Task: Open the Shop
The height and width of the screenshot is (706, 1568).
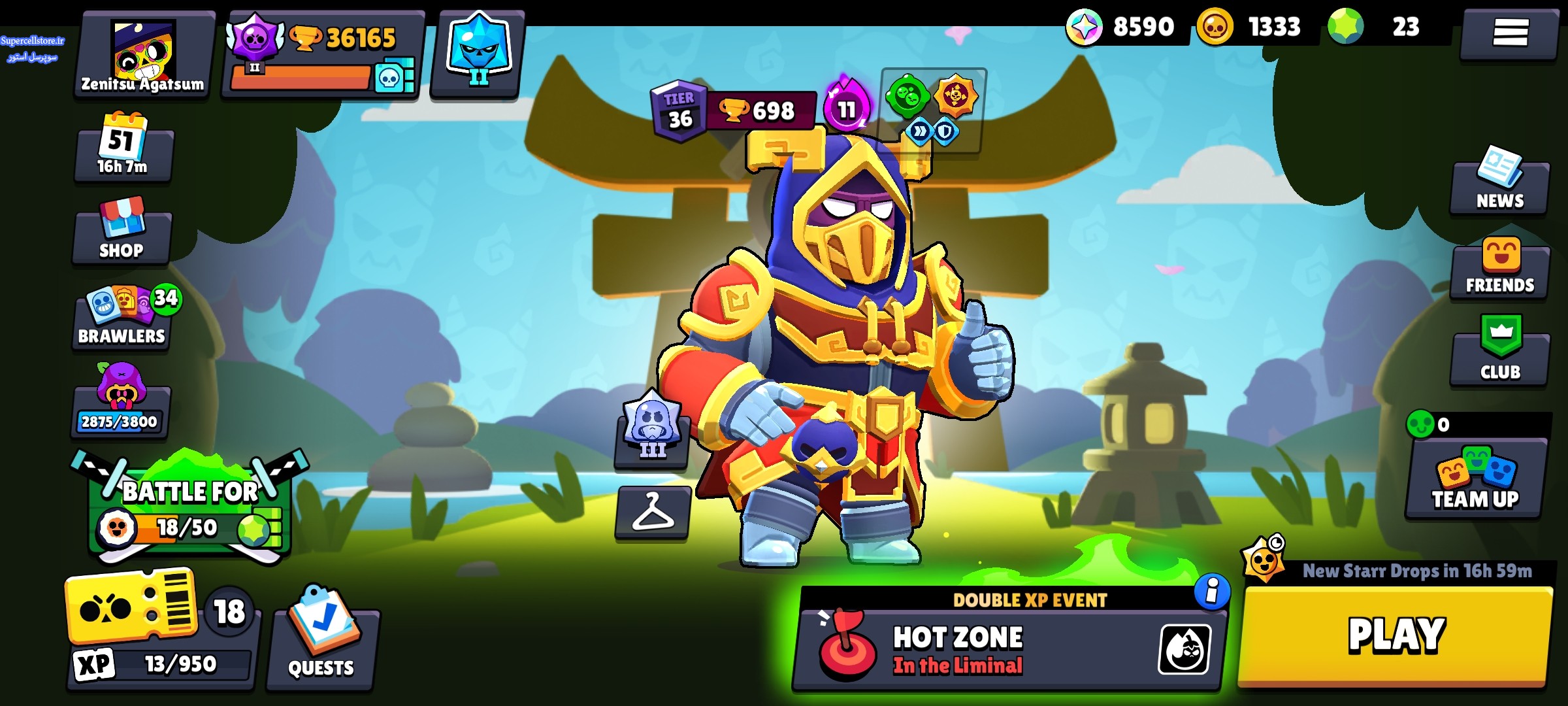Action: click(122, 232)
